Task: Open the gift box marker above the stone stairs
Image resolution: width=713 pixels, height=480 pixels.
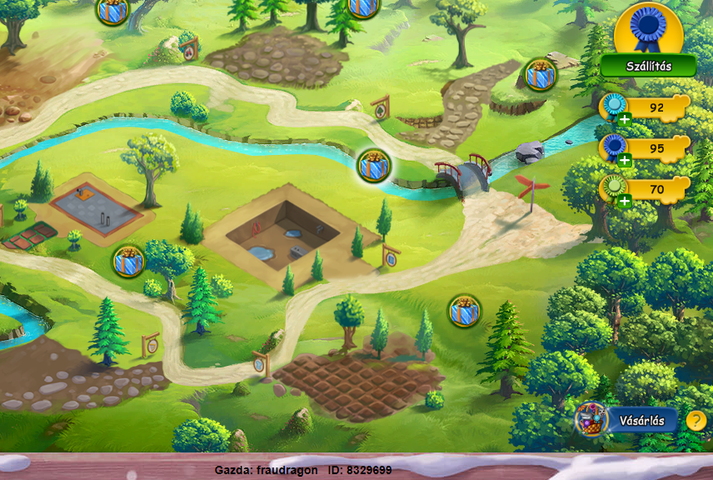Action: (540, 74)
